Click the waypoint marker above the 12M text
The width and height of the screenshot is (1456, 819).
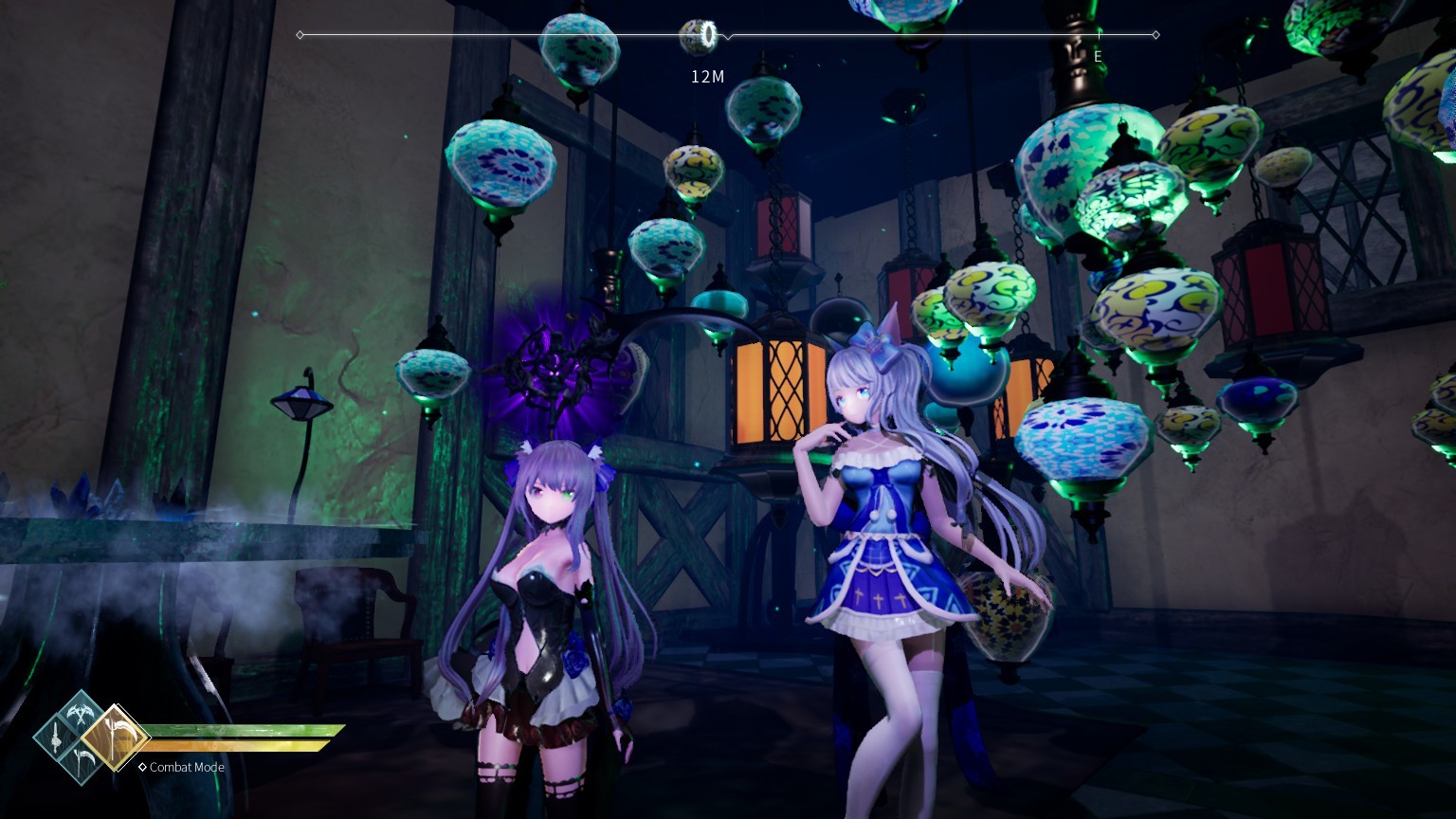click(x=708, y=33)
